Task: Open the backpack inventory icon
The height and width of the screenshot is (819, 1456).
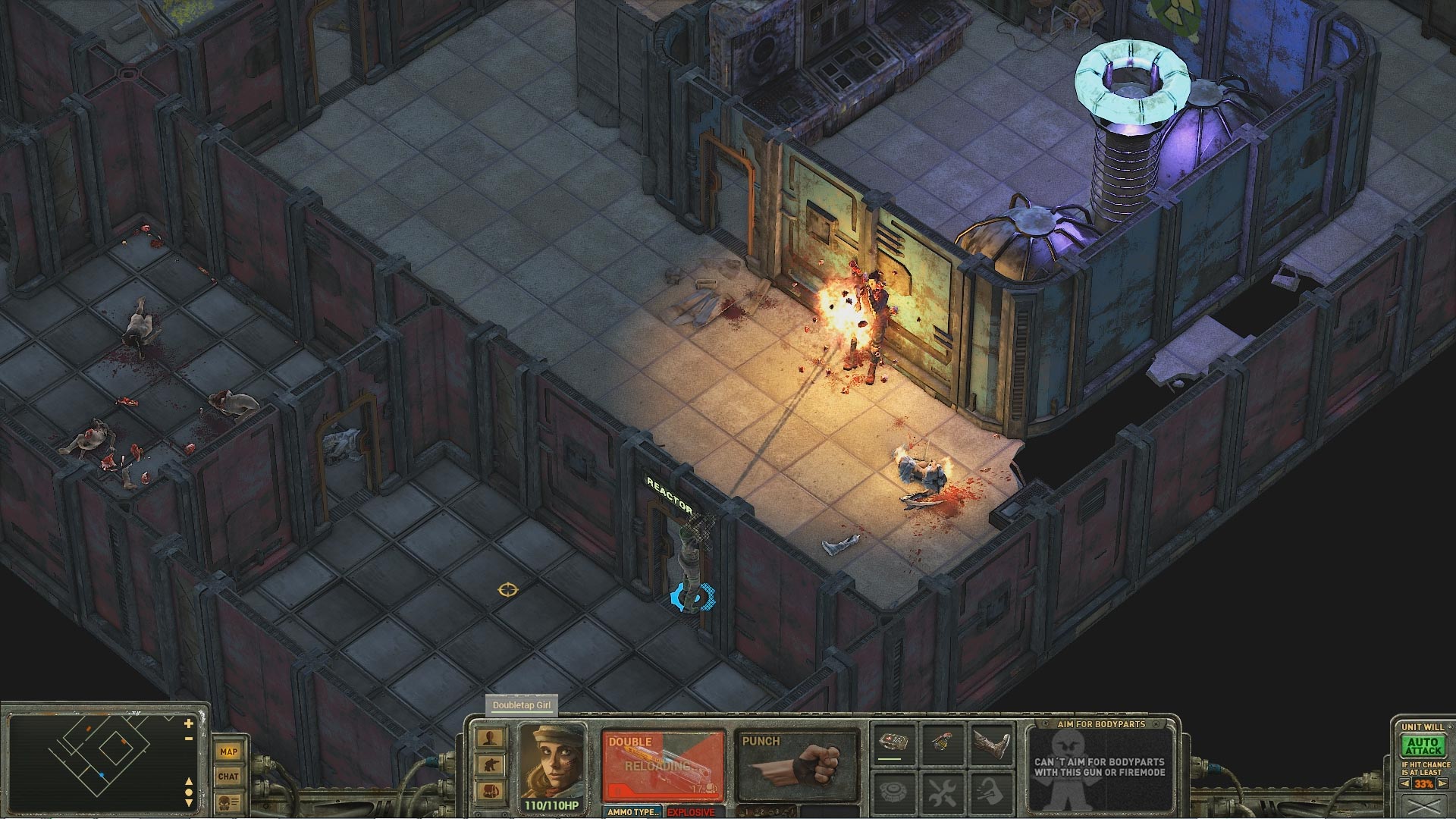Action: point(490,789)
